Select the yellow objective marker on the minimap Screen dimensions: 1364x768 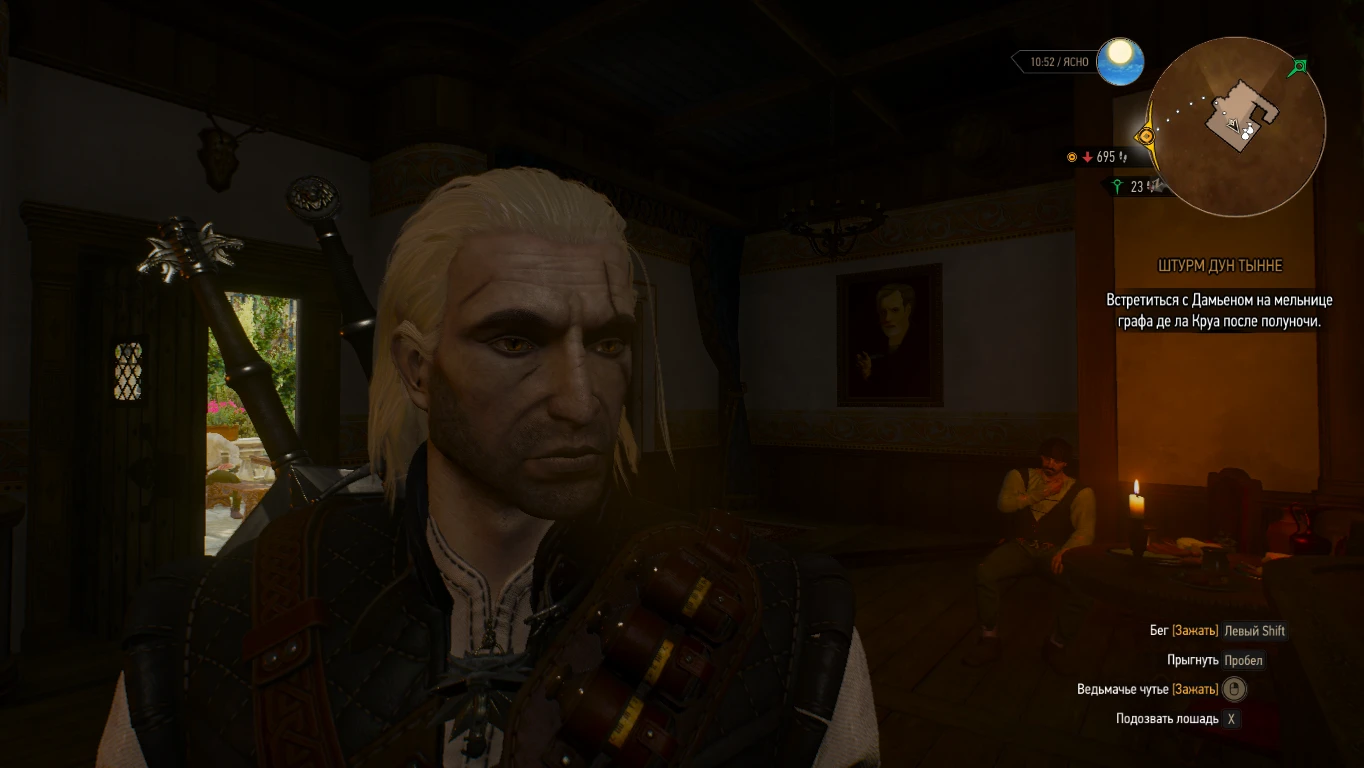[1147, 135]
